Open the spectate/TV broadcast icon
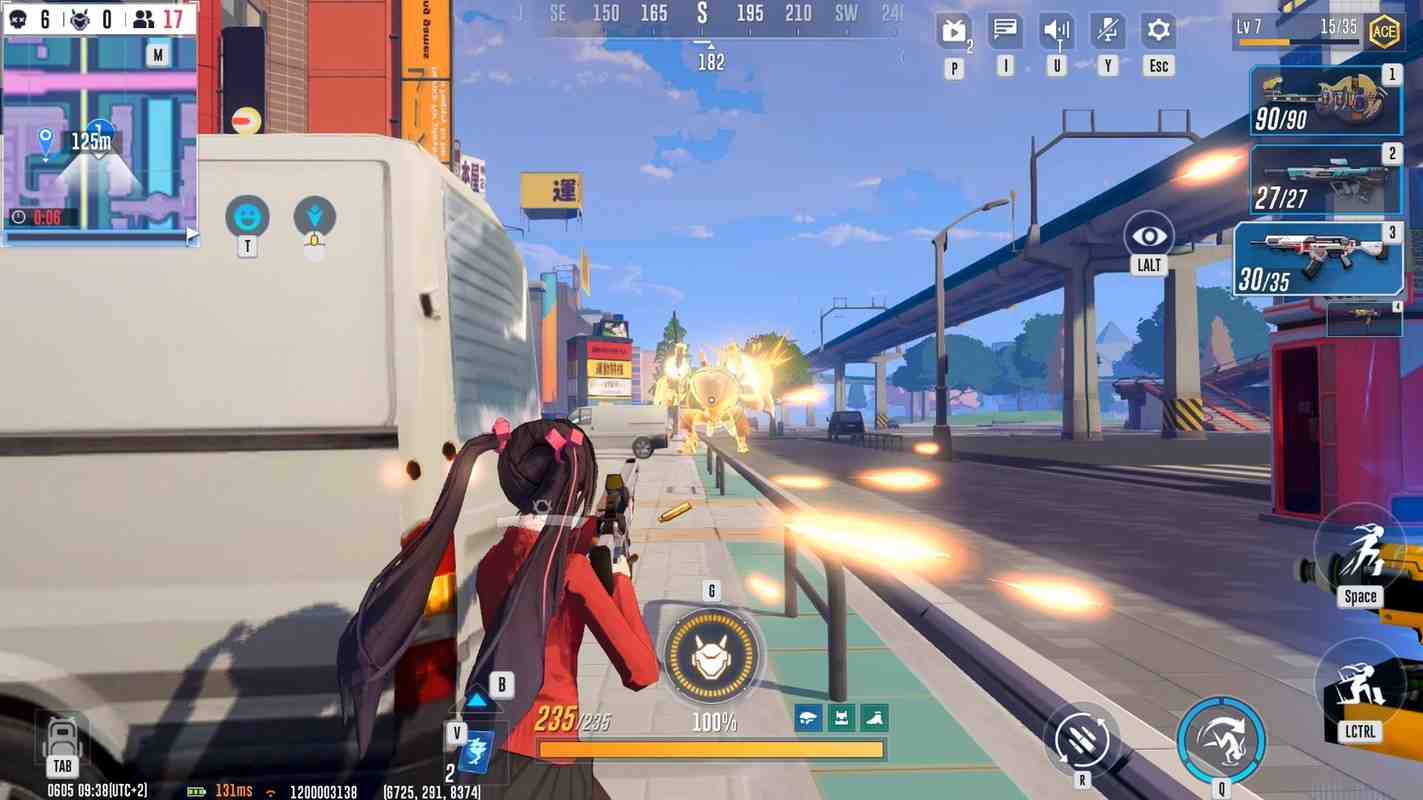 coord(952,29)
